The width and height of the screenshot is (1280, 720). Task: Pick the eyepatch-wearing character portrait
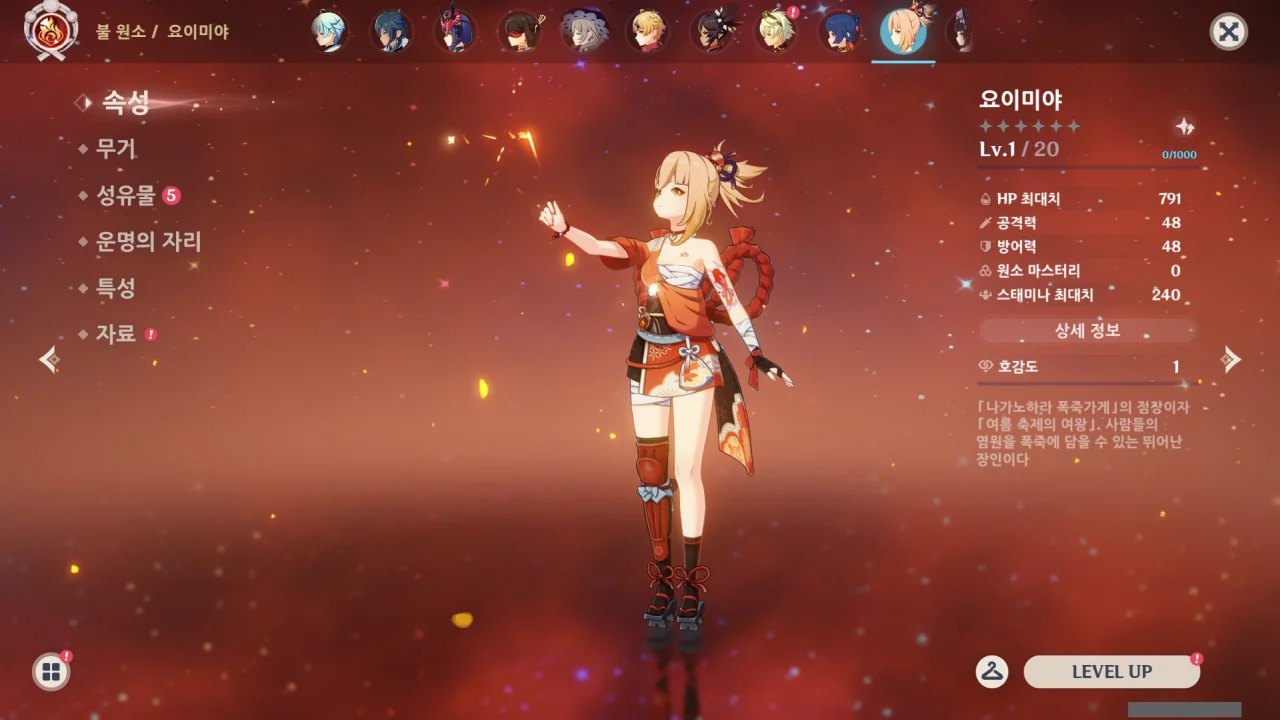point(519,32)
